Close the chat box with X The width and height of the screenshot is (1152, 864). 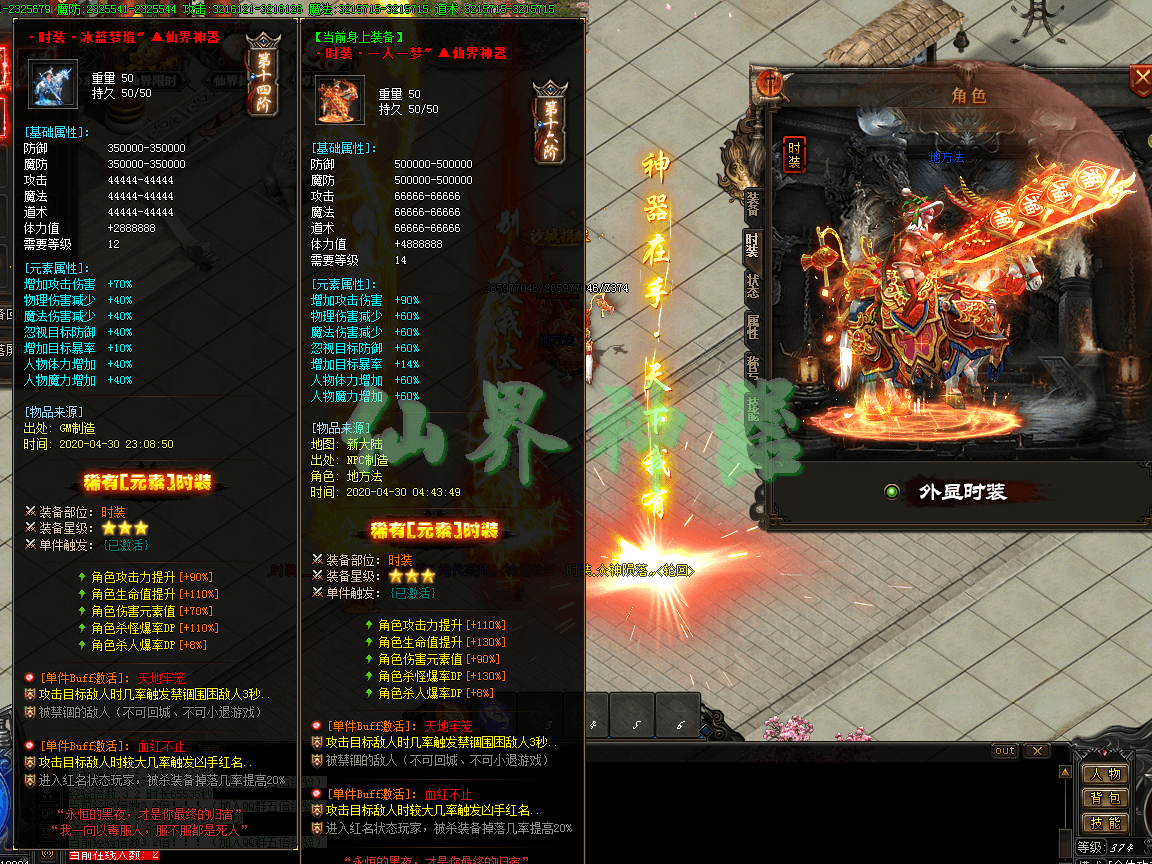pyautogui.click(x=1037, y=751)
